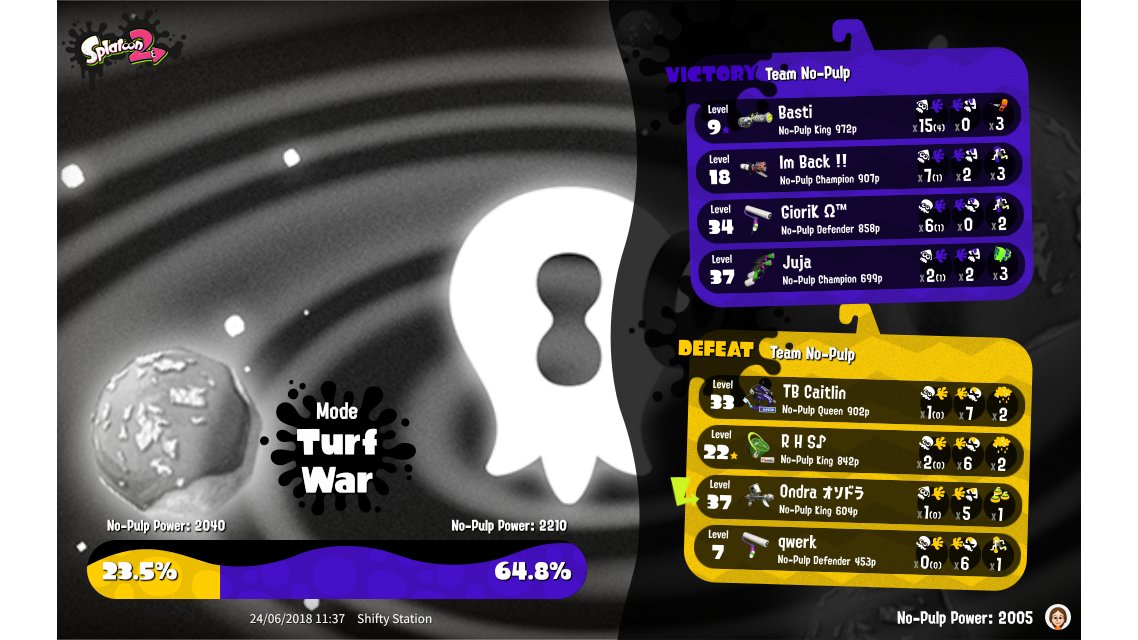Select Juja's result row
1138x640 pixels.
pos(858,269)
